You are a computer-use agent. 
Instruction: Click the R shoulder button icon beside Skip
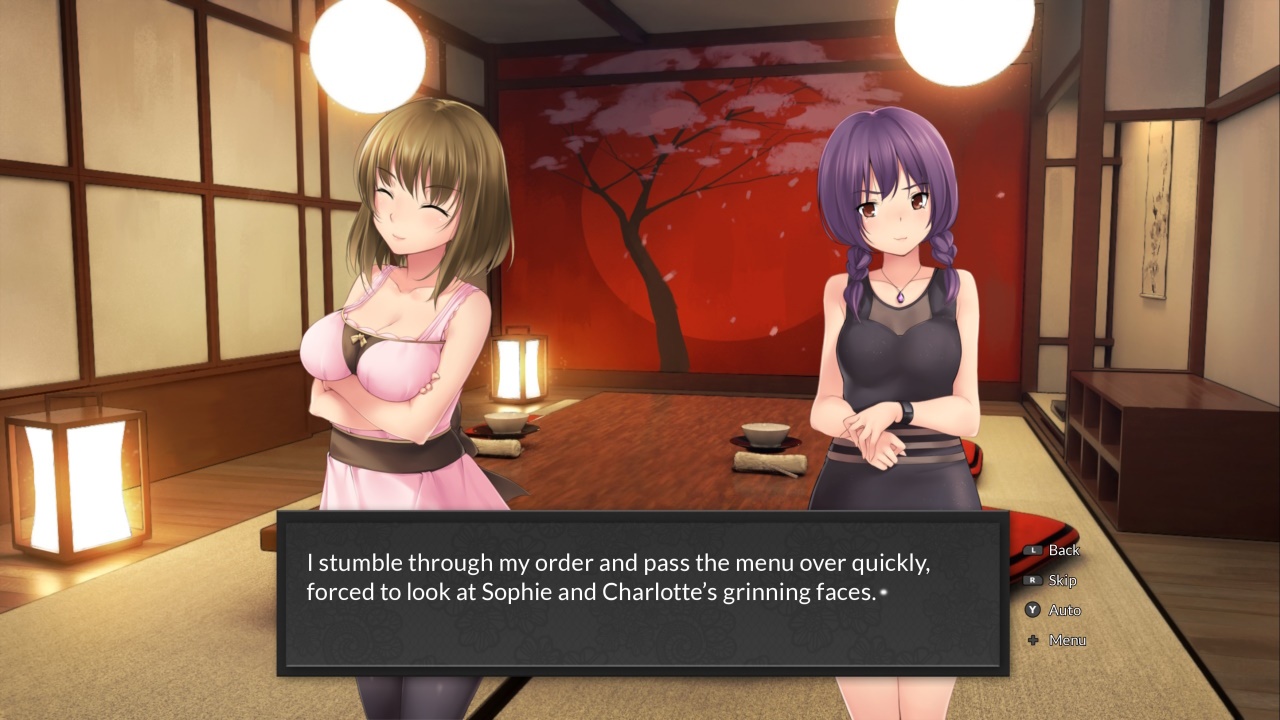click(x=1034, y=580)
